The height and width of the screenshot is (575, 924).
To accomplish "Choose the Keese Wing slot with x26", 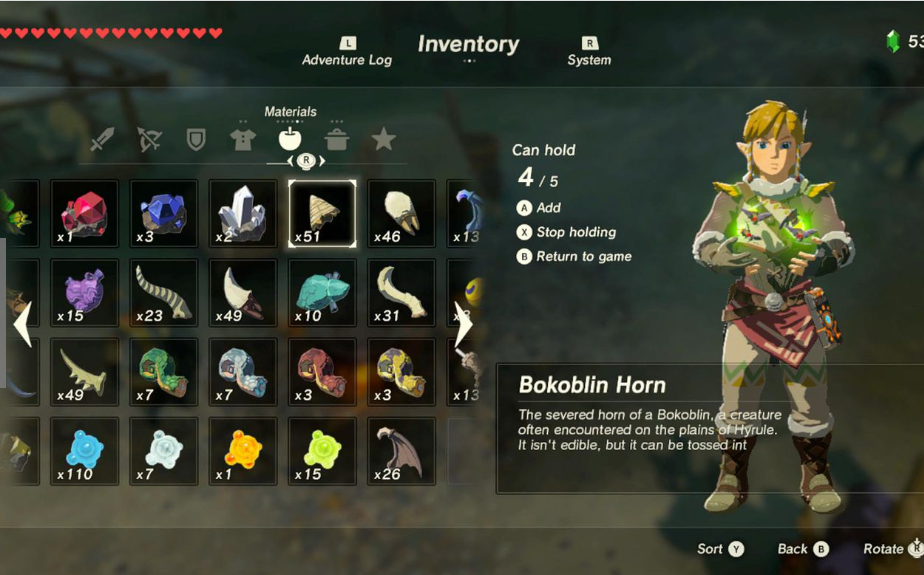I will tap(401, 450).
